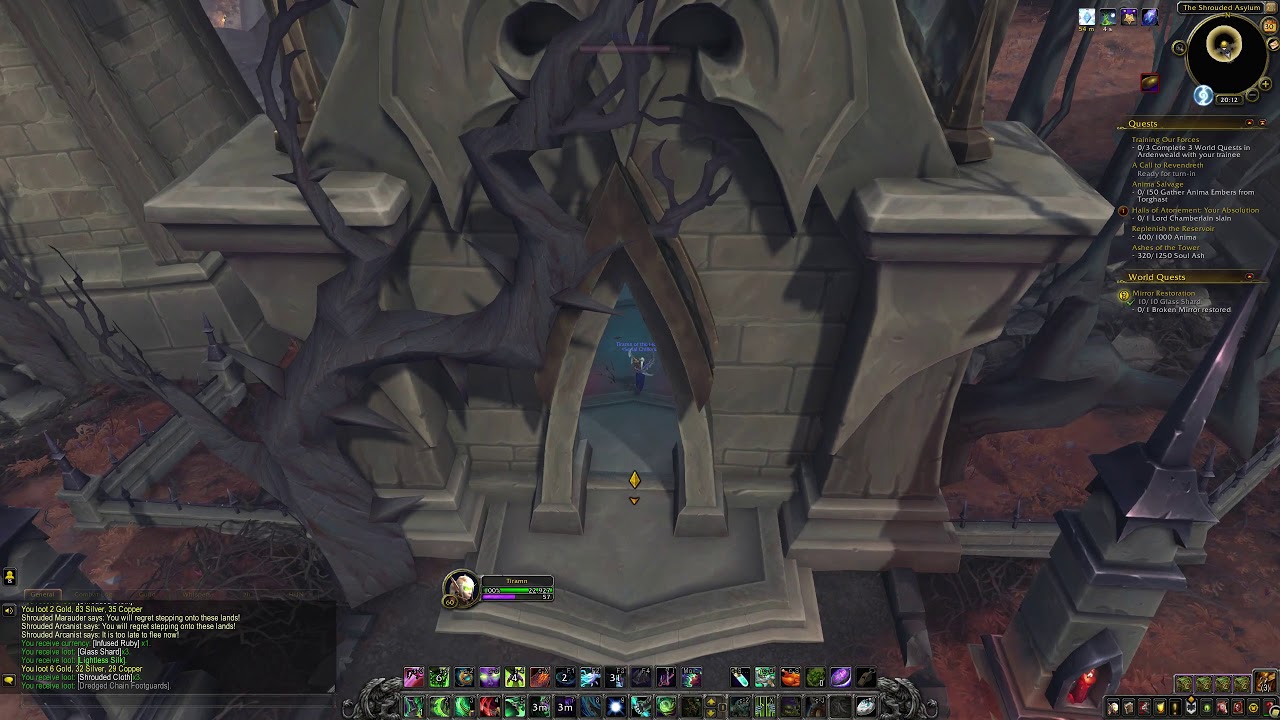Viewport: 1280px width, 720px height.
Task: Zoom in the minimap with the plus button
Action: click(1266, 83)
